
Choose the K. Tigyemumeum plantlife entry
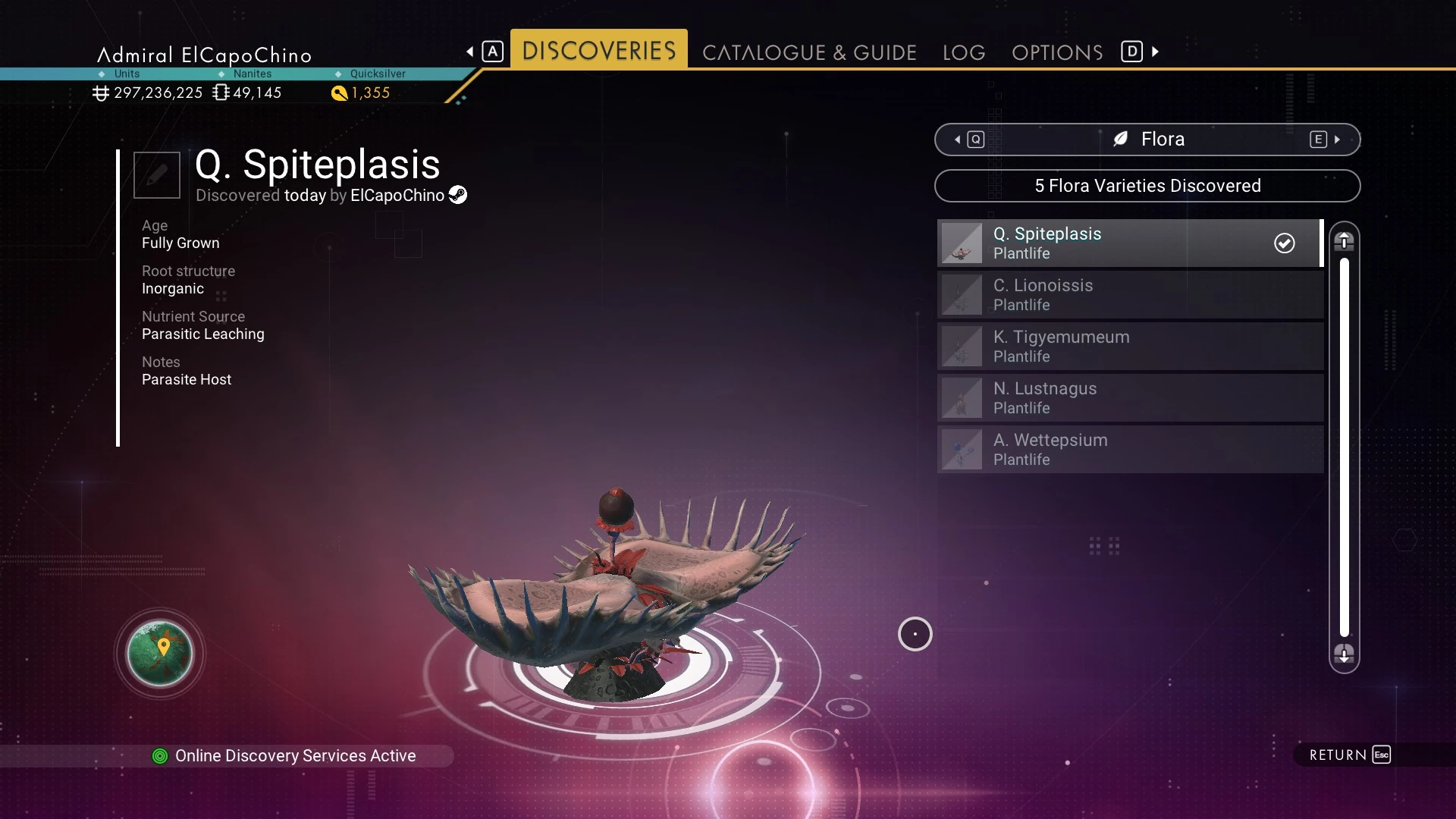coord(1130,347)
